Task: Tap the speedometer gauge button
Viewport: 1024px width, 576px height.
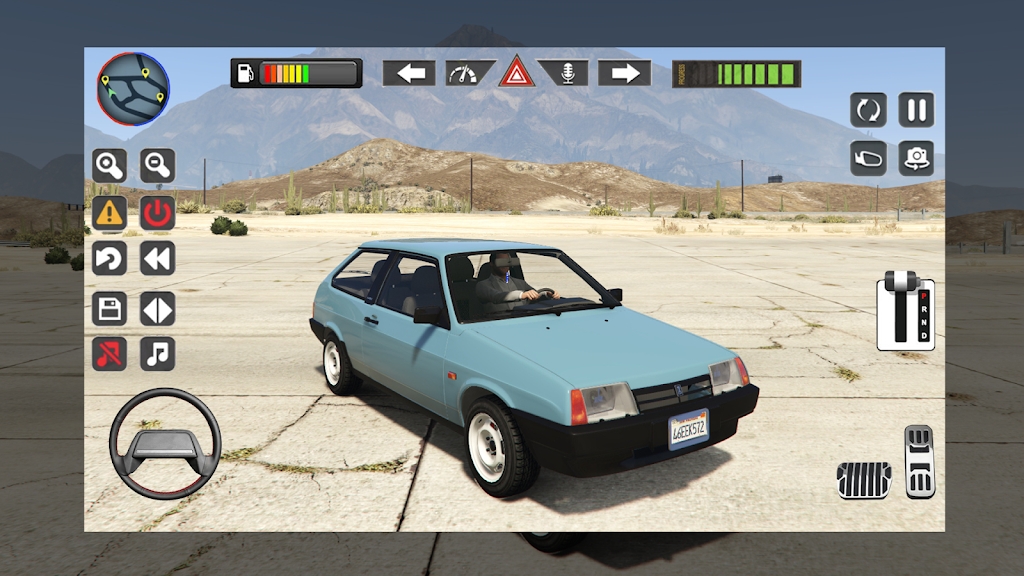Action: pyautogui.click(x=469, y=73)
